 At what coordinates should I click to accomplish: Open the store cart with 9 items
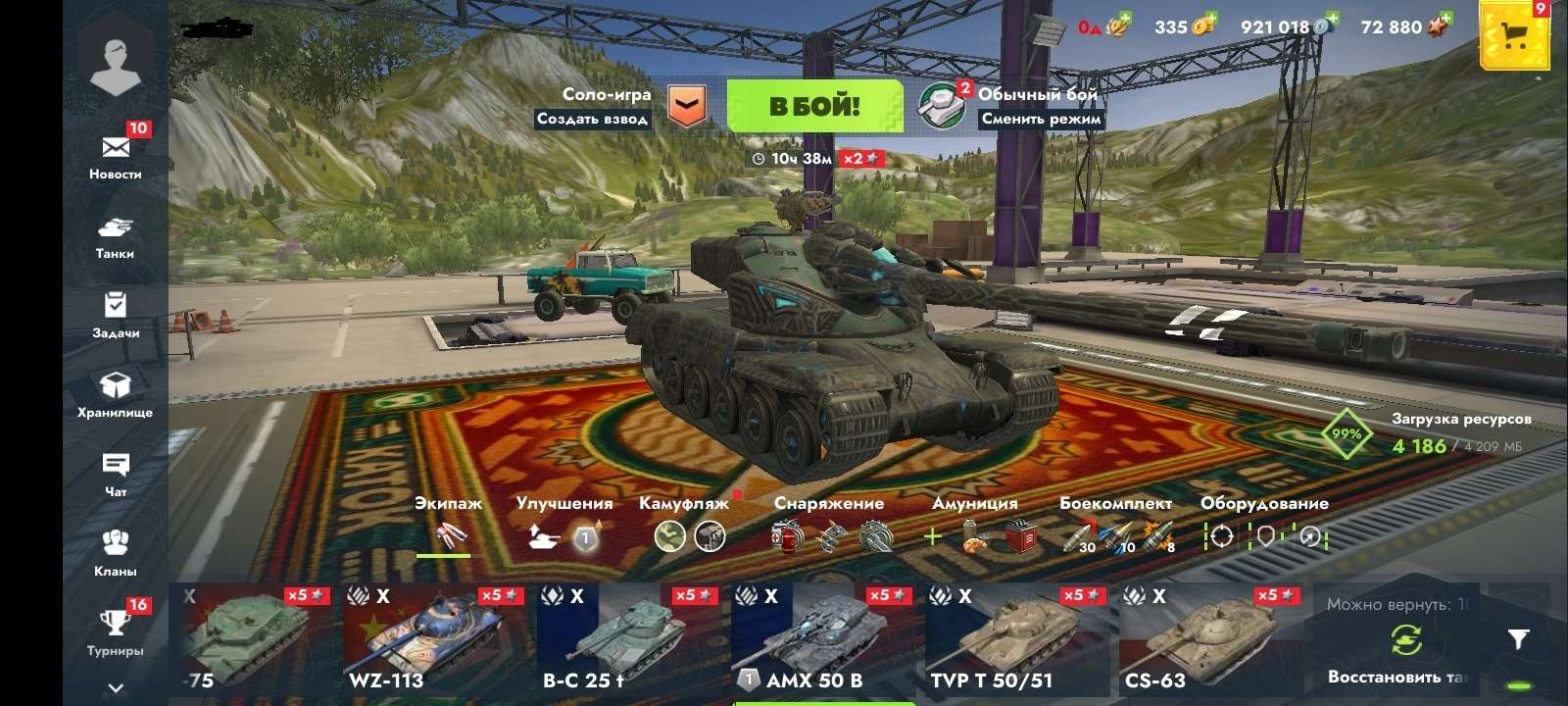(x=1515, y=32)
